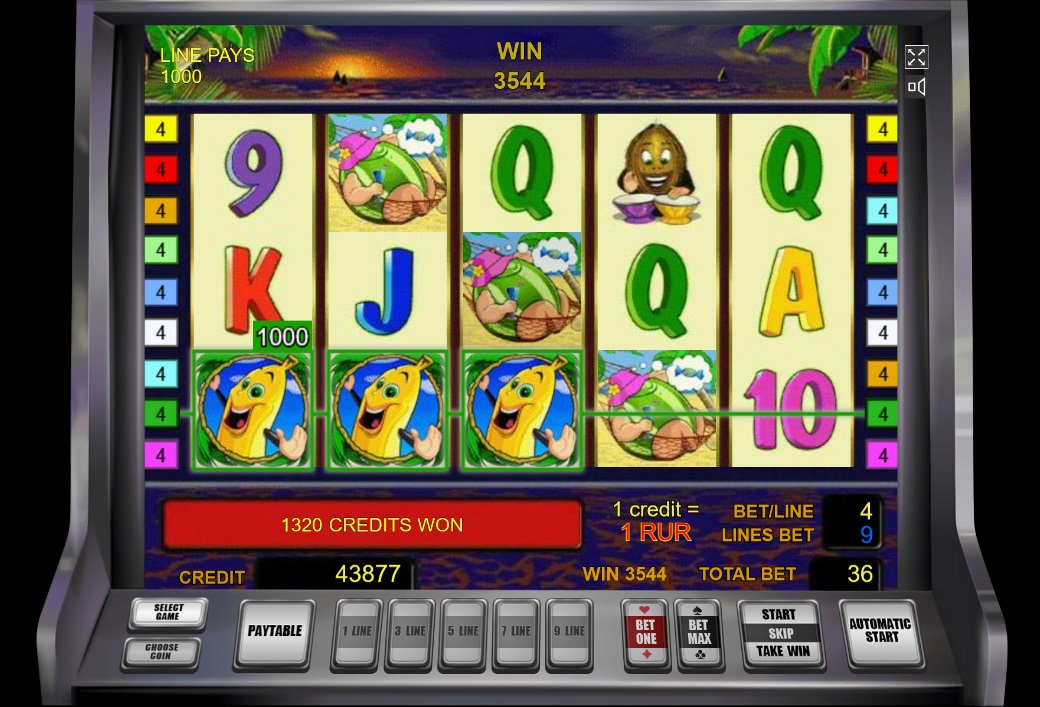Select the 9 Line button
The width and height of the screenshot is (1040, 707).
click(568, 632)
